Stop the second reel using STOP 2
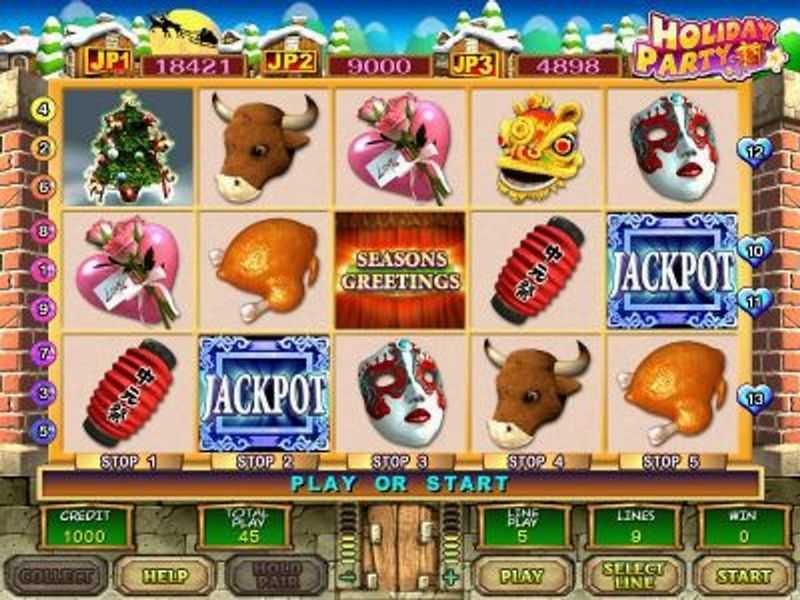The image size is (800, 600). (x=264, y=462)
